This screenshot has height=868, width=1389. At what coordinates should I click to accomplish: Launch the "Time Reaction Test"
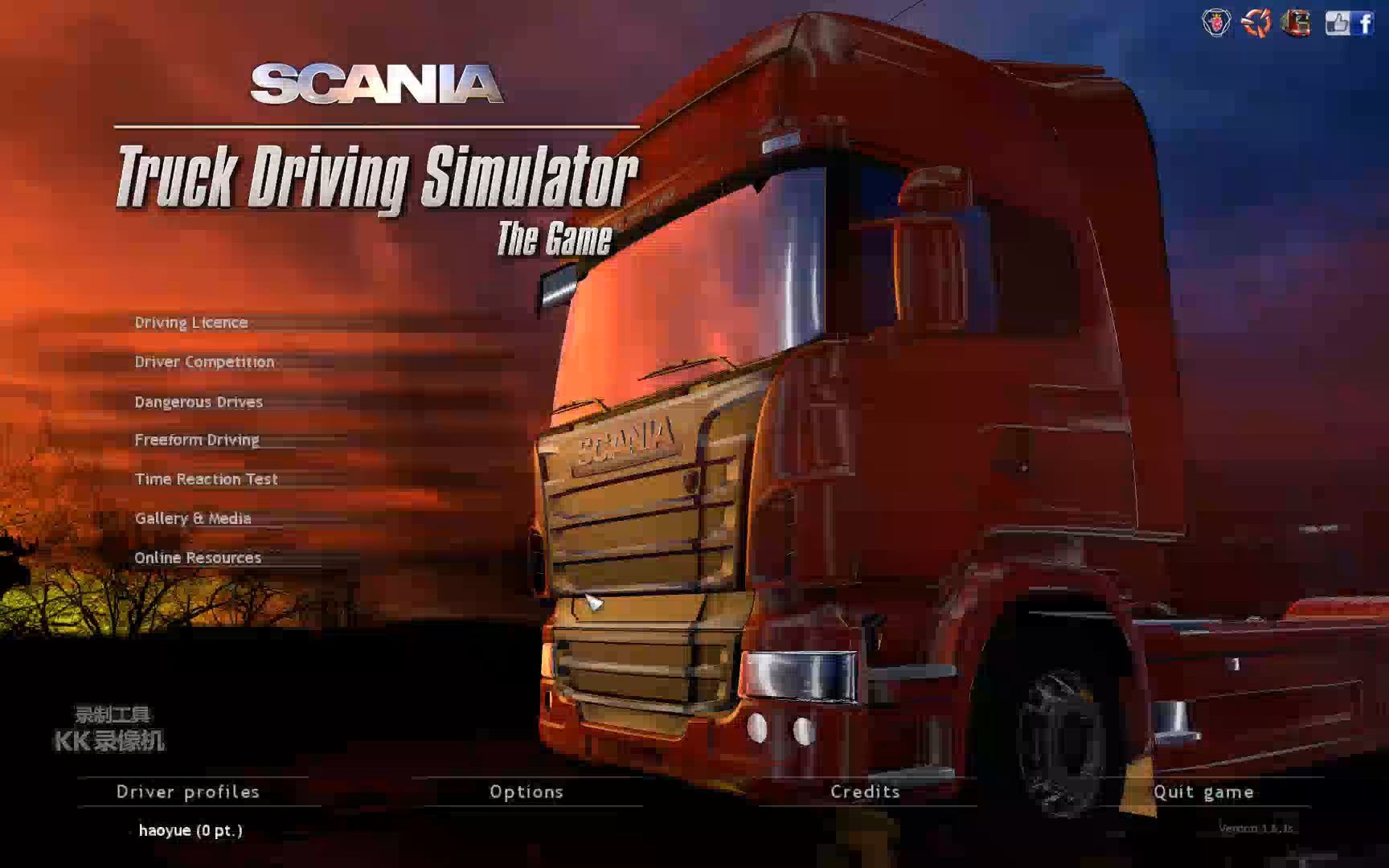[207, 479]
